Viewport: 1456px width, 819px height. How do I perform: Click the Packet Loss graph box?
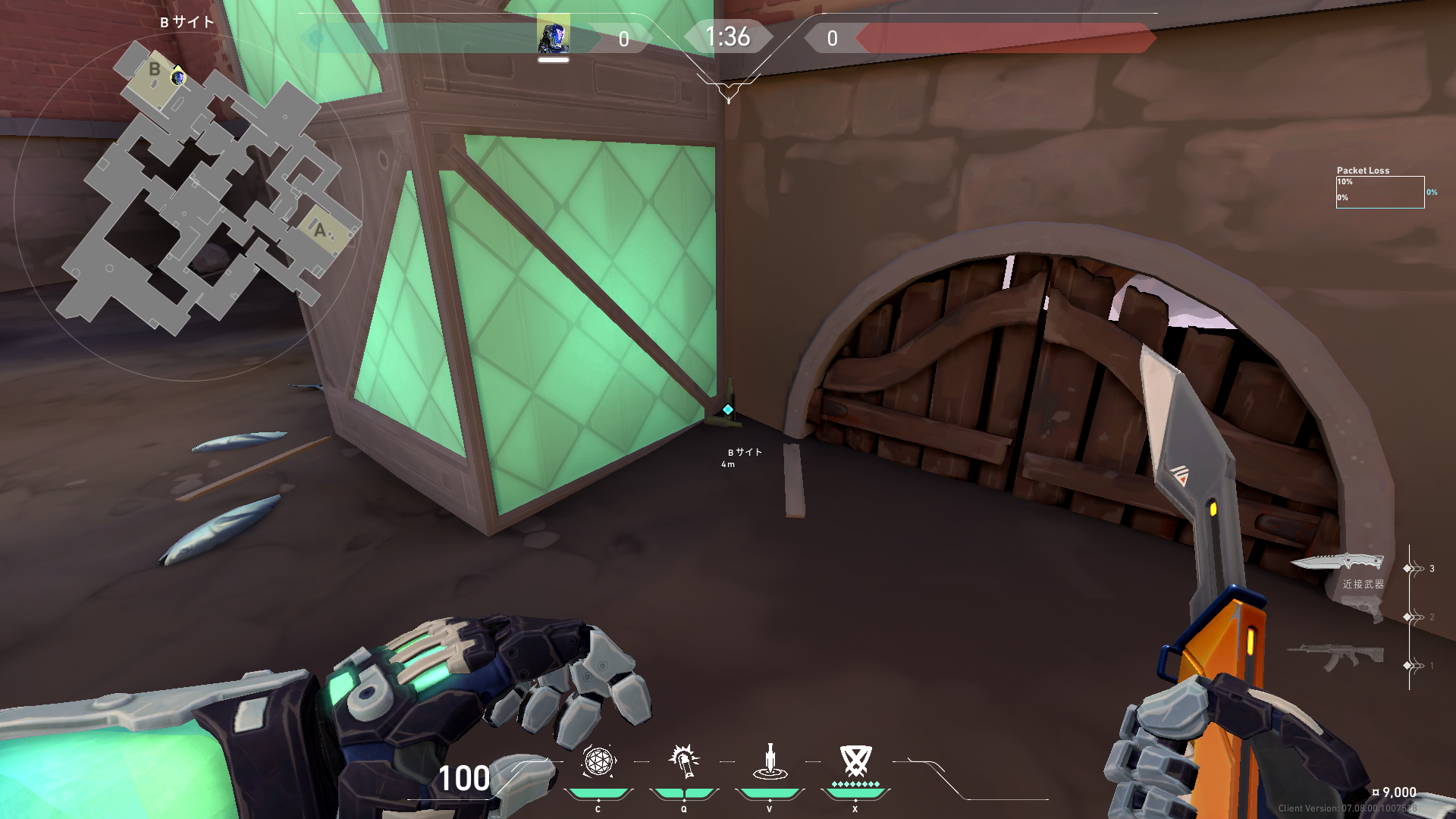click(1380, 192)
